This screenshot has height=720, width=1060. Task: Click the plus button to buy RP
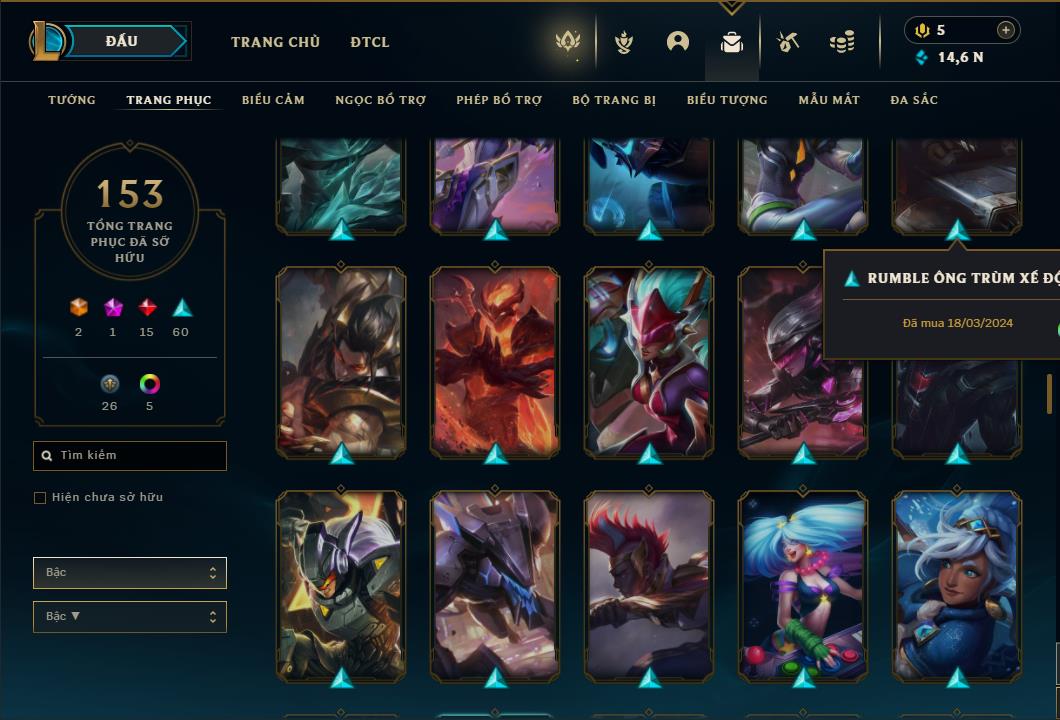[1005, 30]
